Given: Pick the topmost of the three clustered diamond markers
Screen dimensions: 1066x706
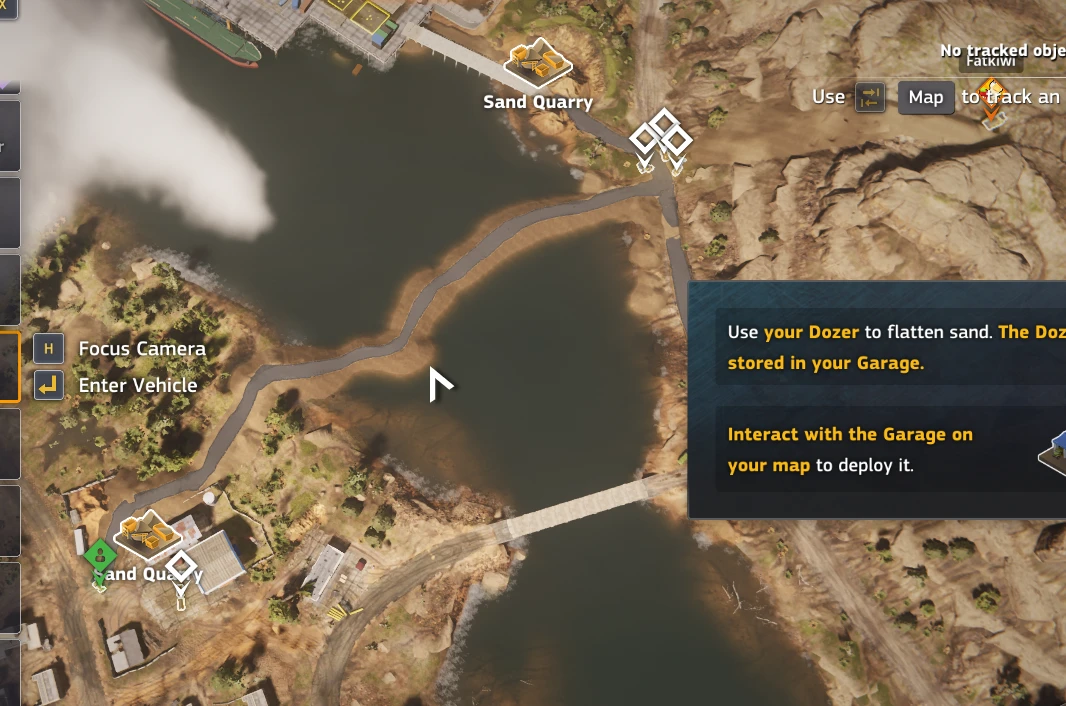Looking at the screenshot, I should 663,124.
